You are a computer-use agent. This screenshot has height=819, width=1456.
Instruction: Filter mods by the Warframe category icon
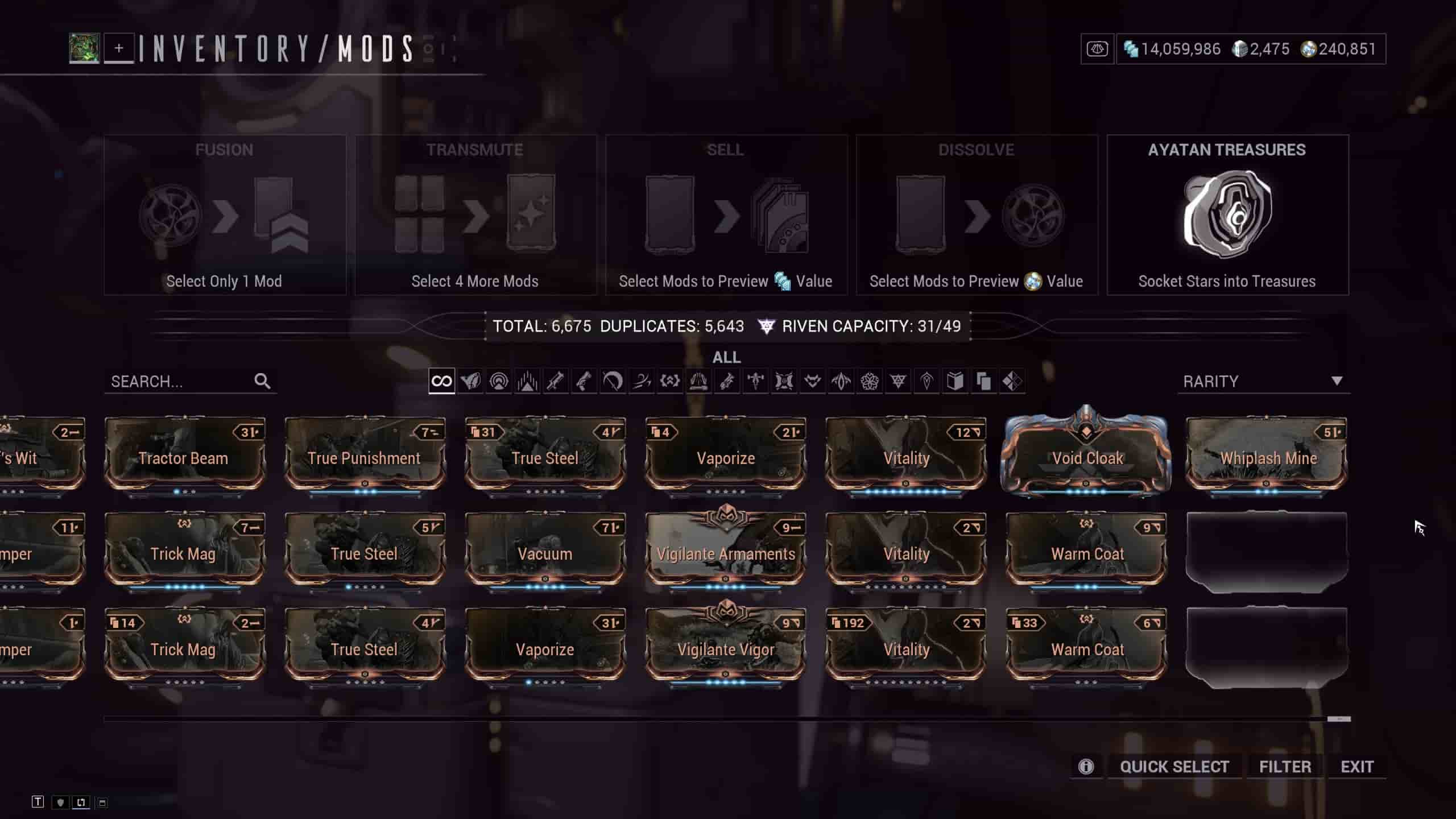pos(471,381)
